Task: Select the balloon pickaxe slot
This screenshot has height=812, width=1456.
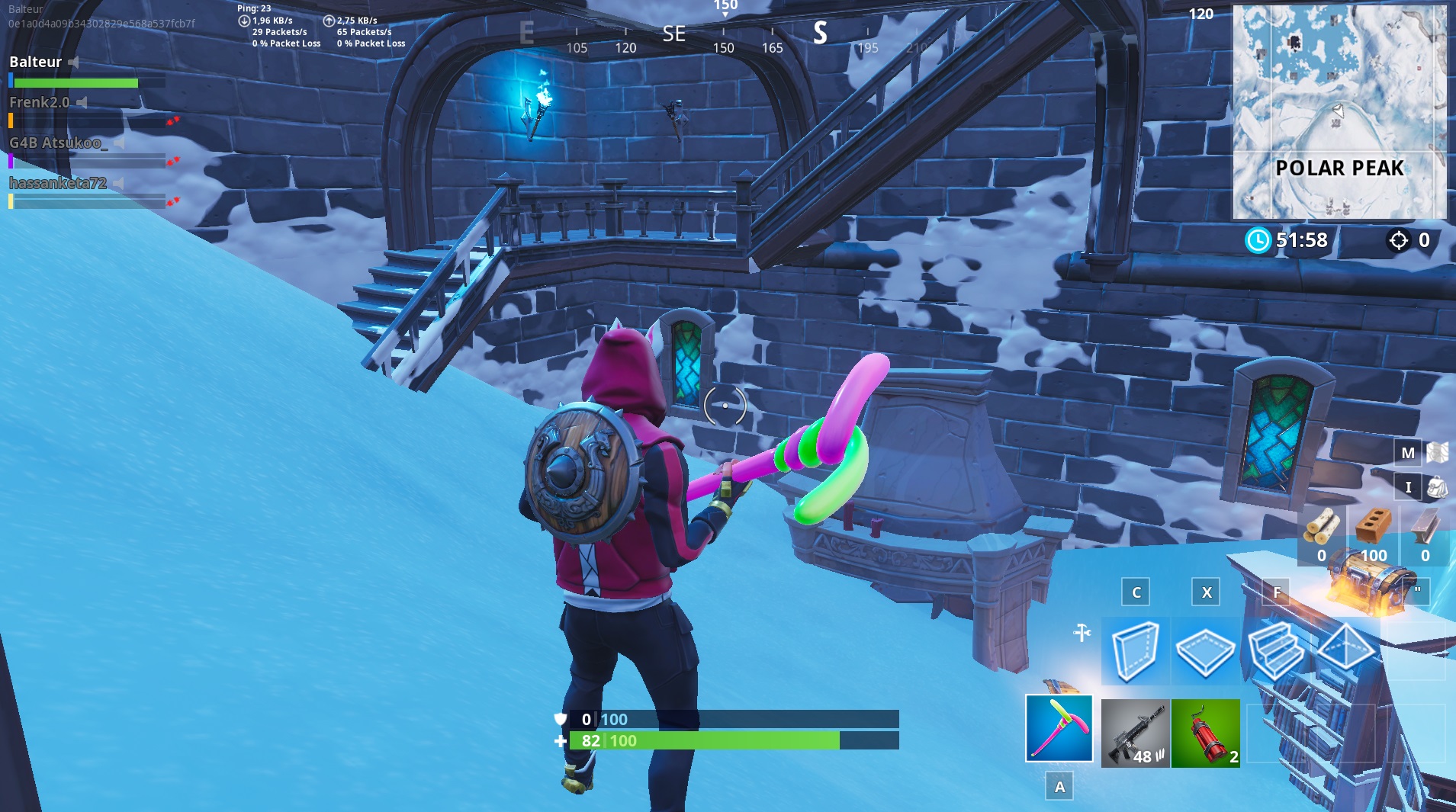Action: click(1059, 728)
